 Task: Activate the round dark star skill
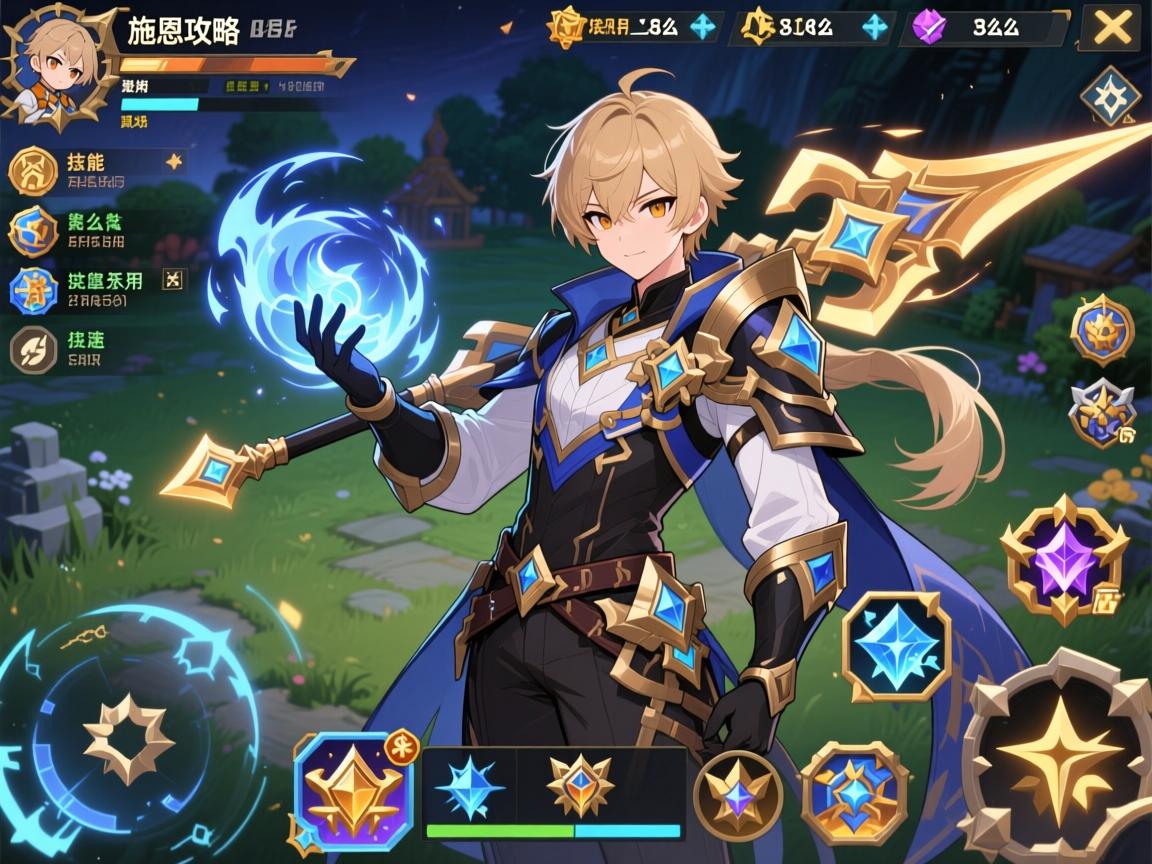737,794
